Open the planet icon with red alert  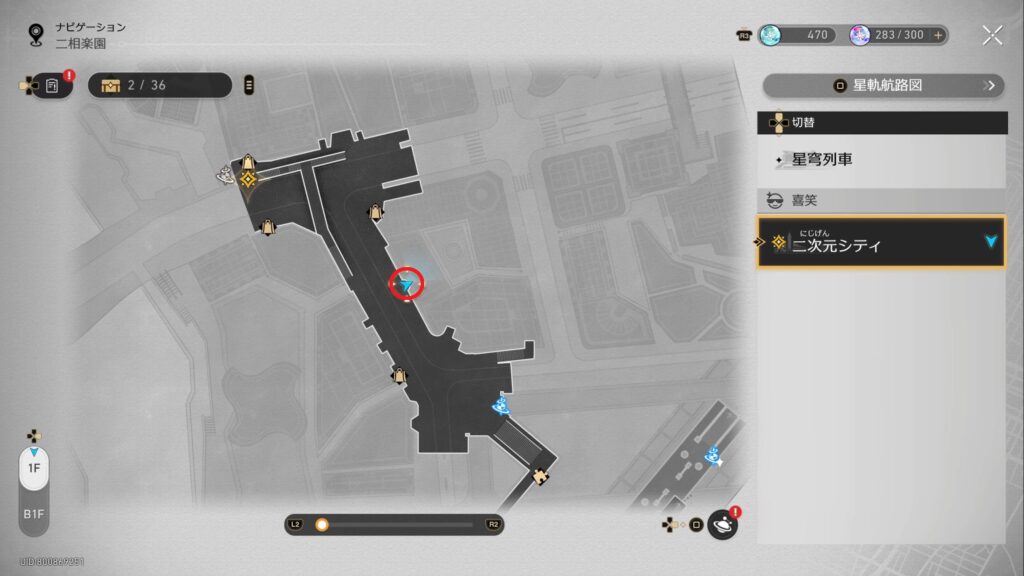[722, 525]
